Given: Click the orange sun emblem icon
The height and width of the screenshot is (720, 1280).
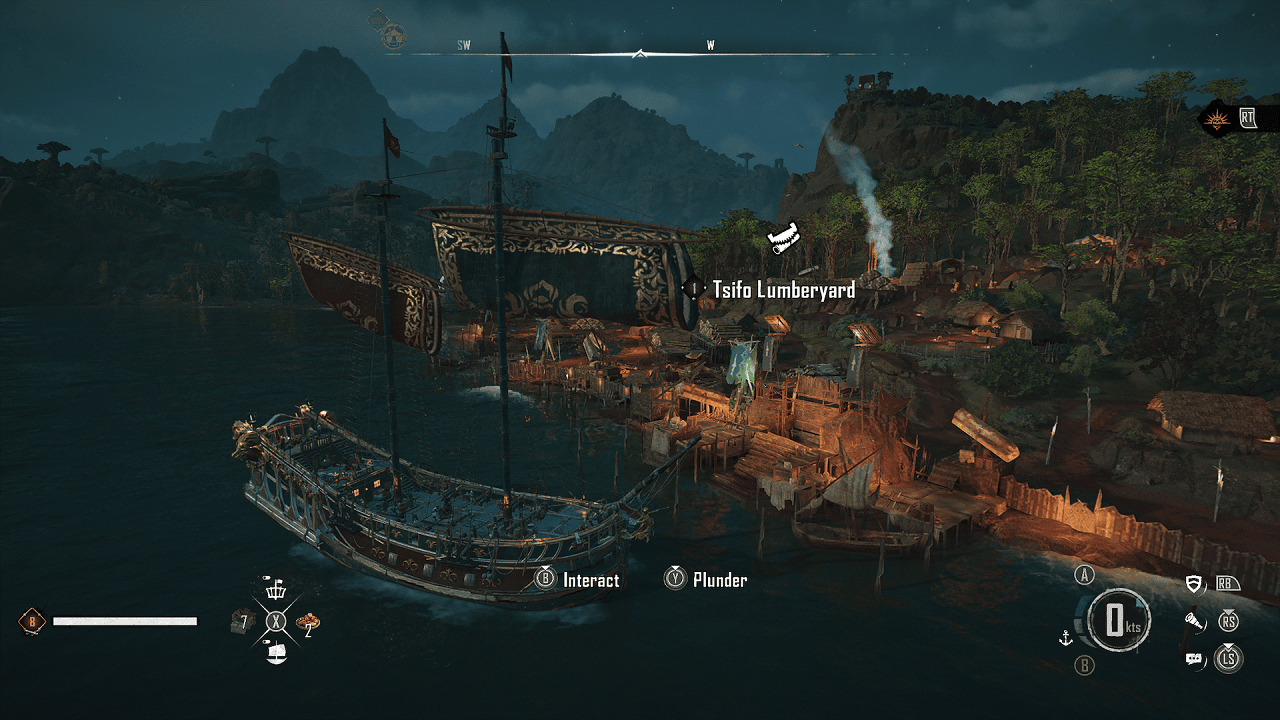Looking at the screenshot, I should 1218,118.
